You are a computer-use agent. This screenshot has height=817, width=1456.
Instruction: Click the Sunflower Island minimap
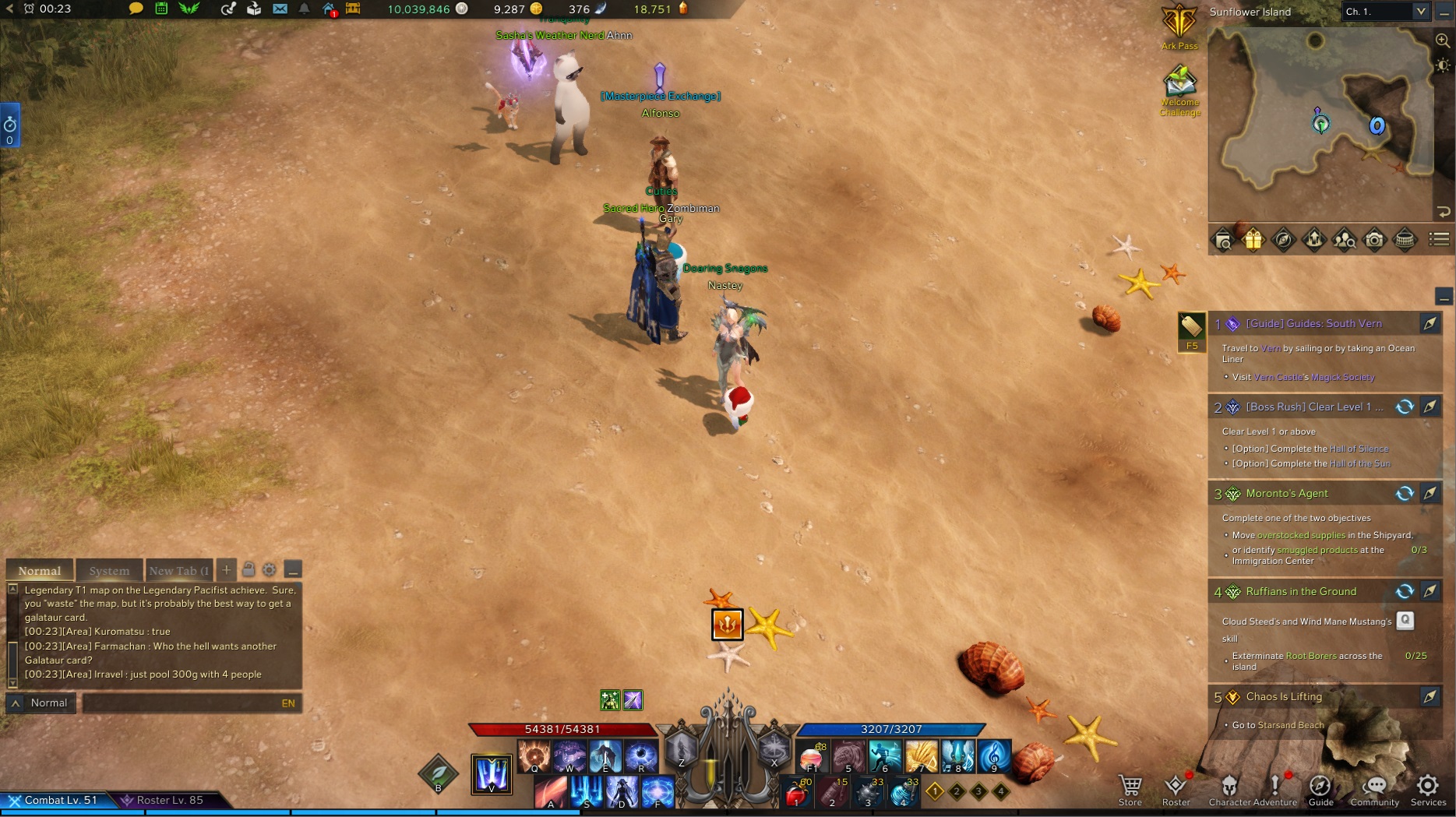point(1320,125)
